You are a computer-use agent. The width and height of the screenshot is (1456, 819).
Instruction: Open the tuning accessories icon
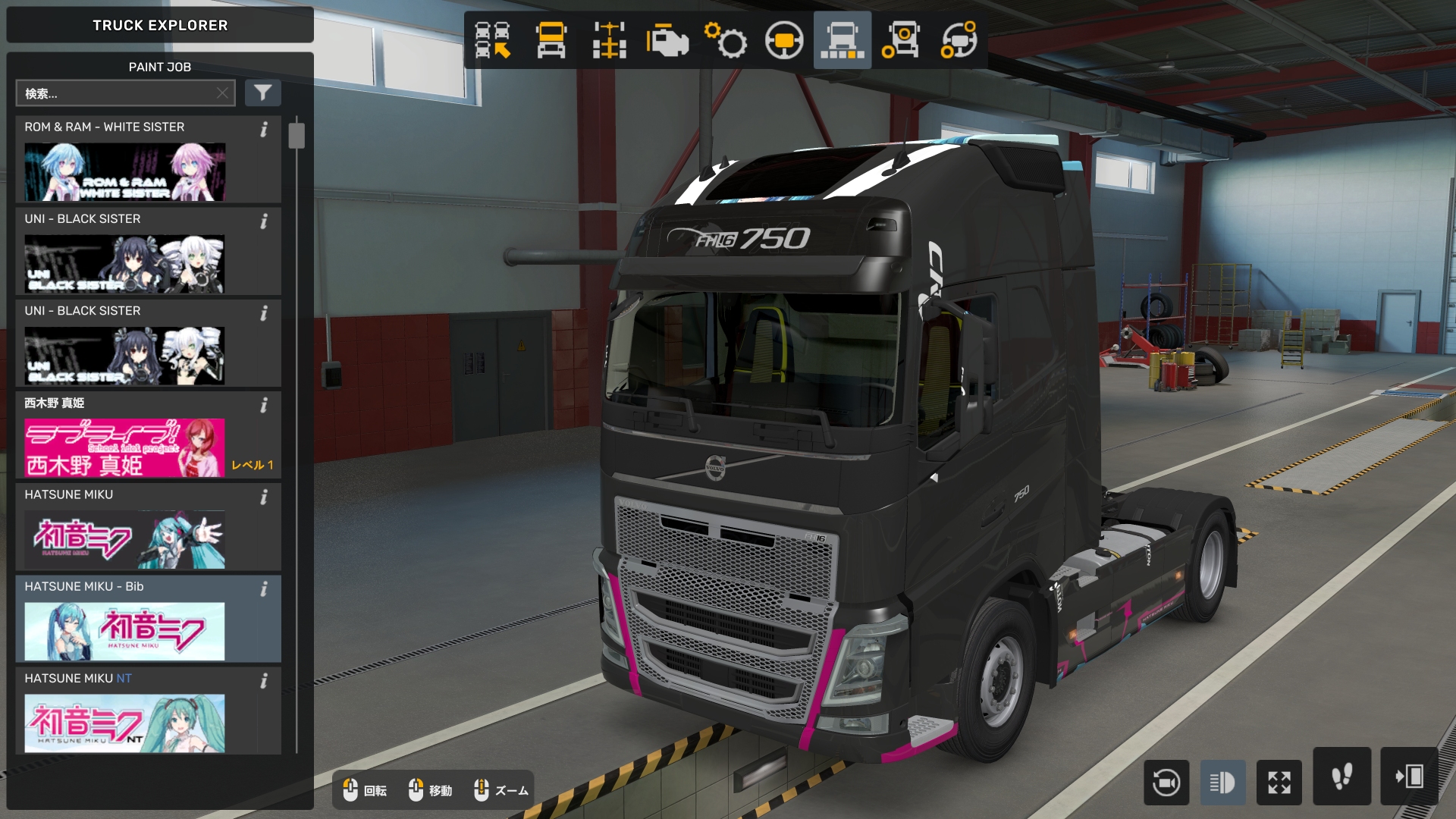point(961,42)
